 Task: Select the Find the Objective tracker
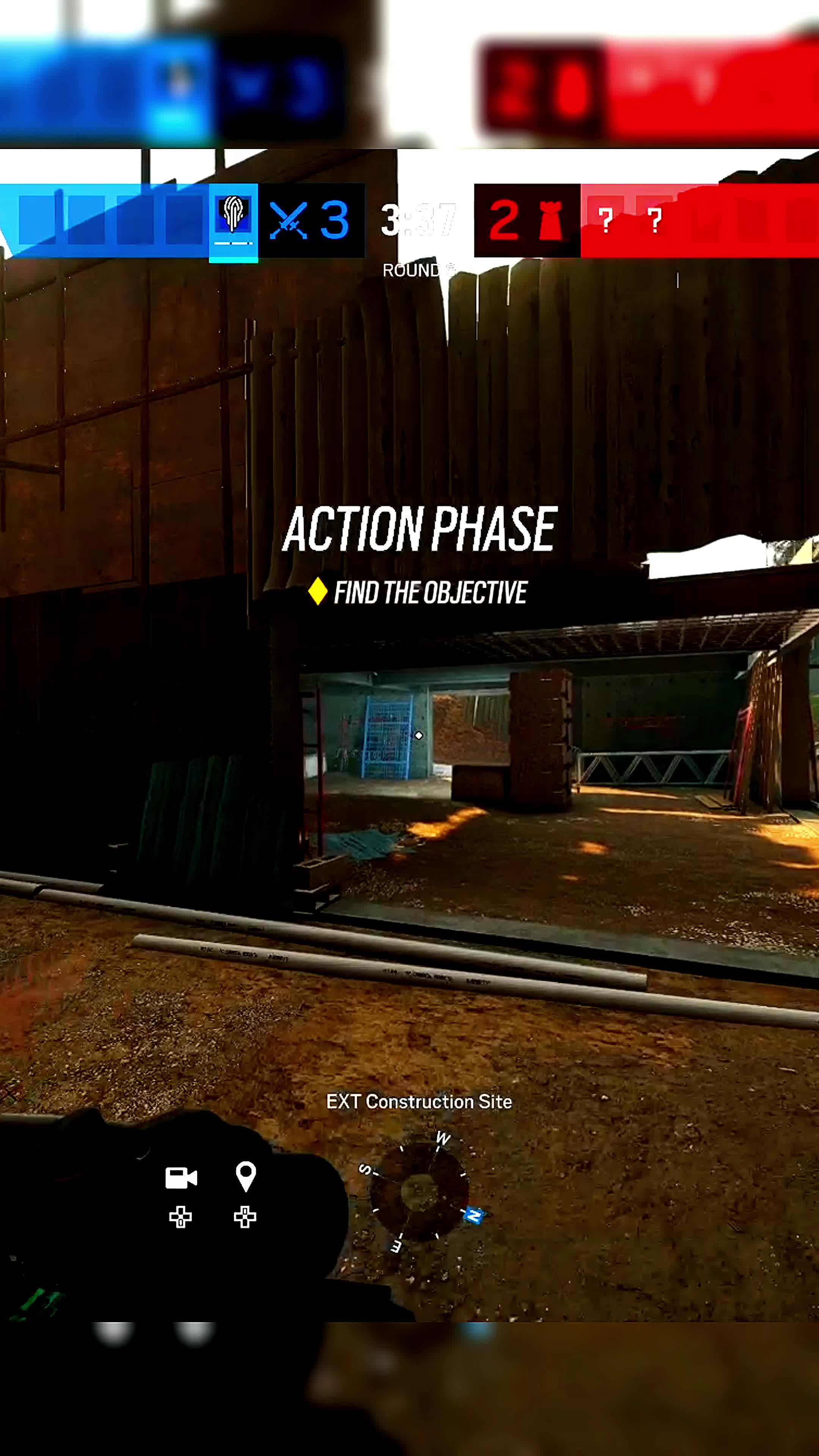(x=418, y=592)
